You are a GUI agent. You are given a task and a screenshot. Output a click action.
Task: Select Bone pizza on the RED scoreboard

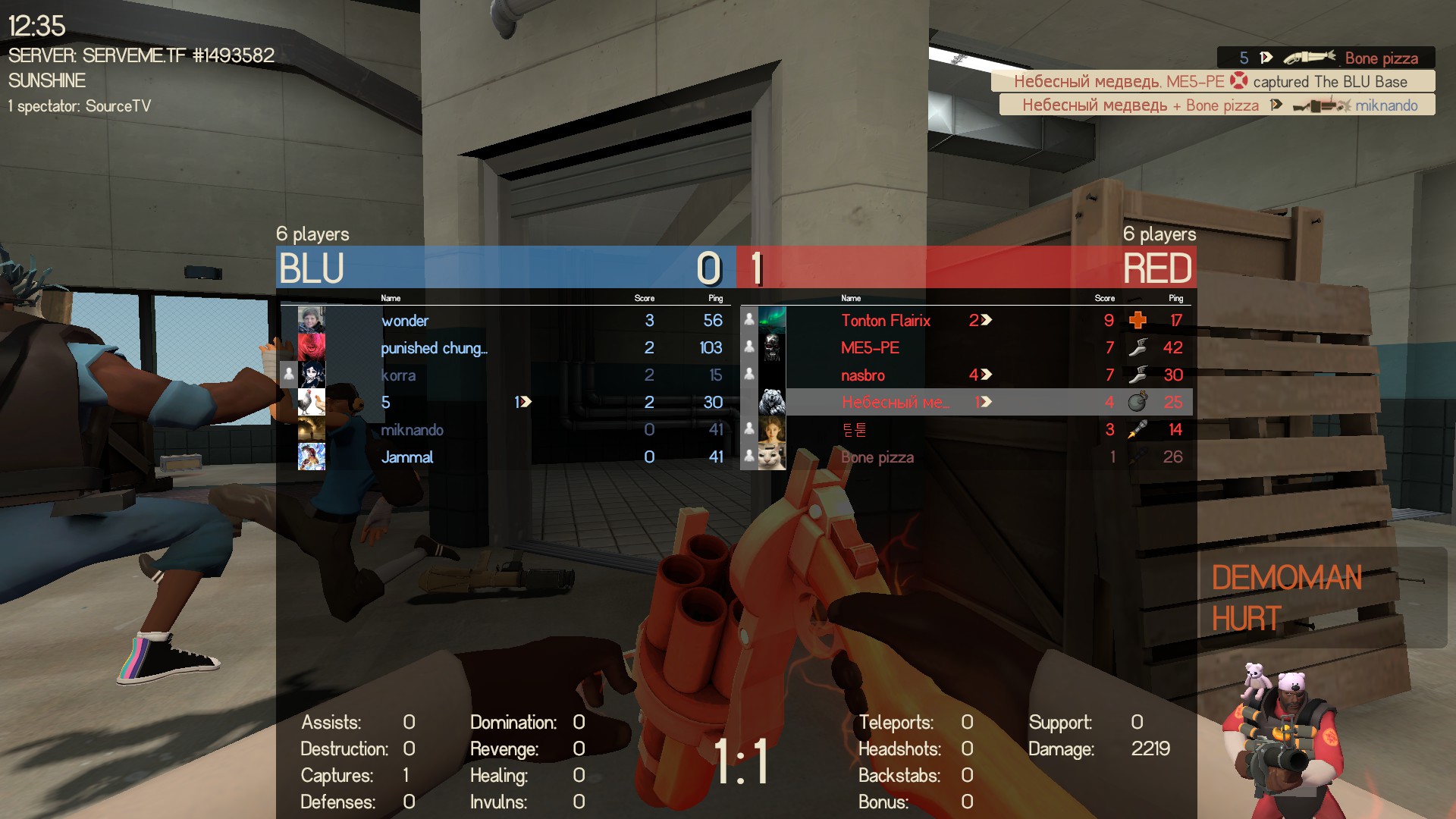click(877, 457)
